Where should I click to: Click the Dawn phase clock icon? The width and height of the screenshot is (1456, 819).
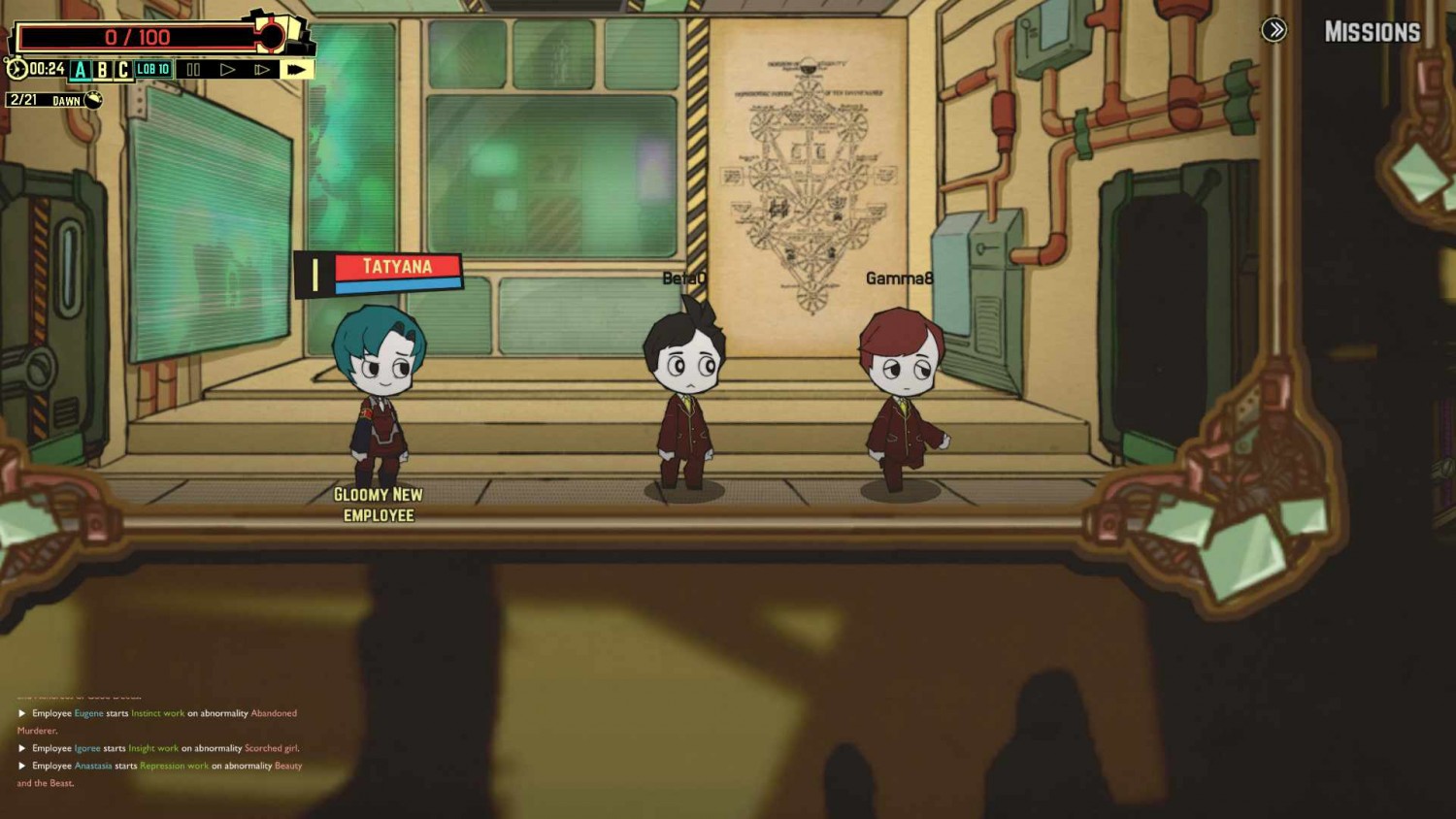[x=91, y=99]
